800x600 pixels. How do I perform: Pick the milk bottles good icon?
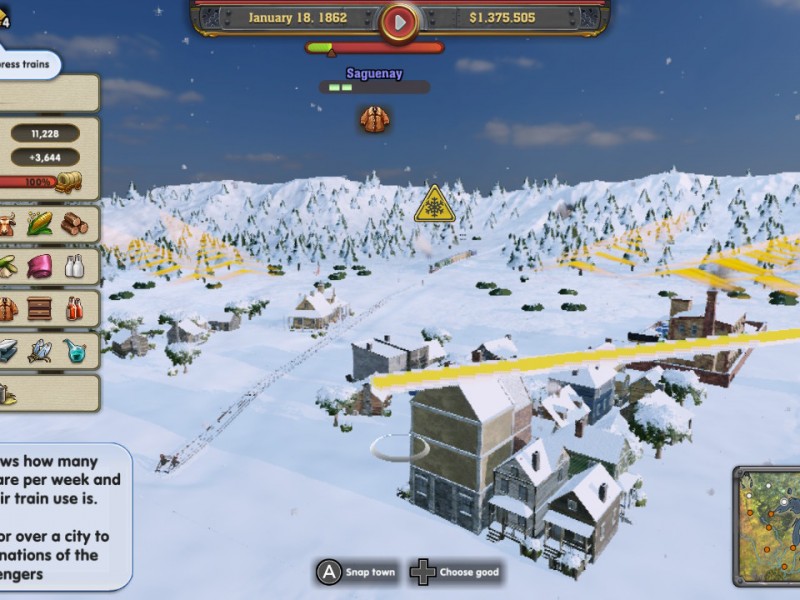coord(74,266)
